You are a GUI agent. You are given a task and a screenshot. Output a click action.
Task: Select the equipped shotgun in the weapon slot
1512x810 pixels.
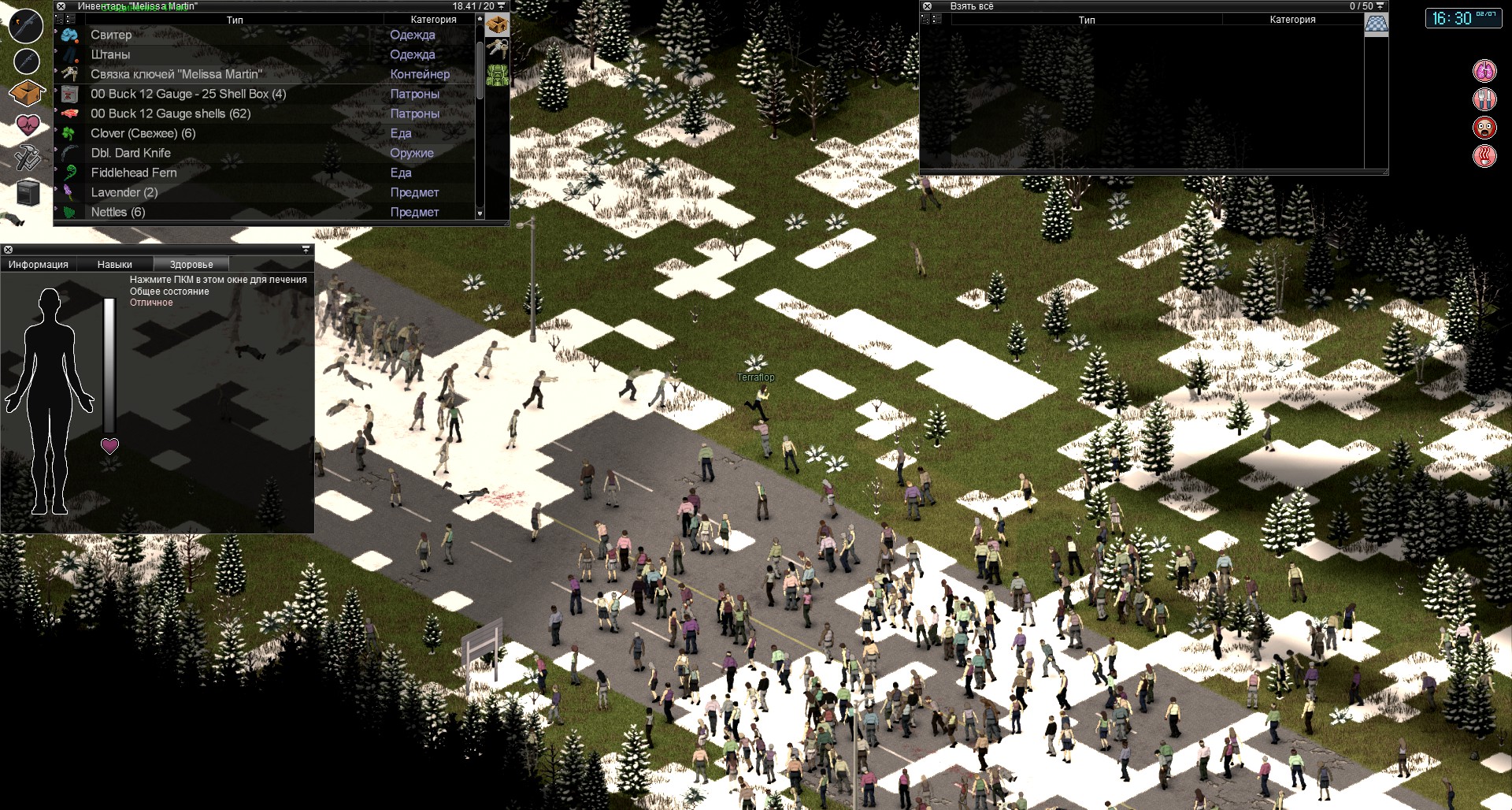click(x=25, y=26)
